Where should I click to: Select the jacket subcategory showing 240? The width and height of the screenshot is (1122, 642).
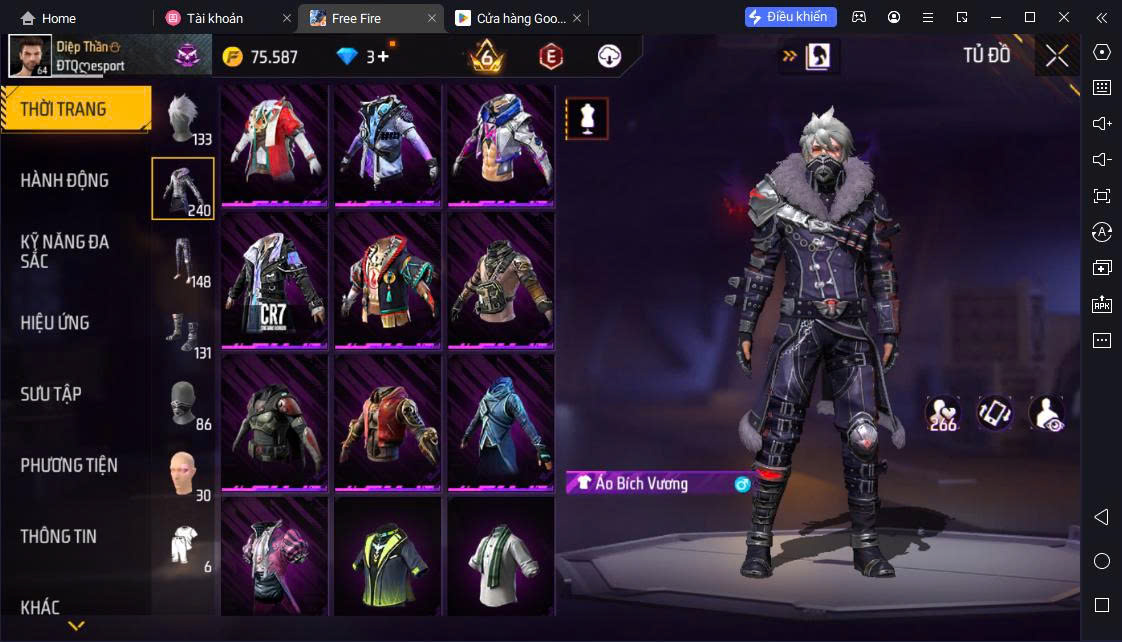pyautogui.click(x=183, y=188)
